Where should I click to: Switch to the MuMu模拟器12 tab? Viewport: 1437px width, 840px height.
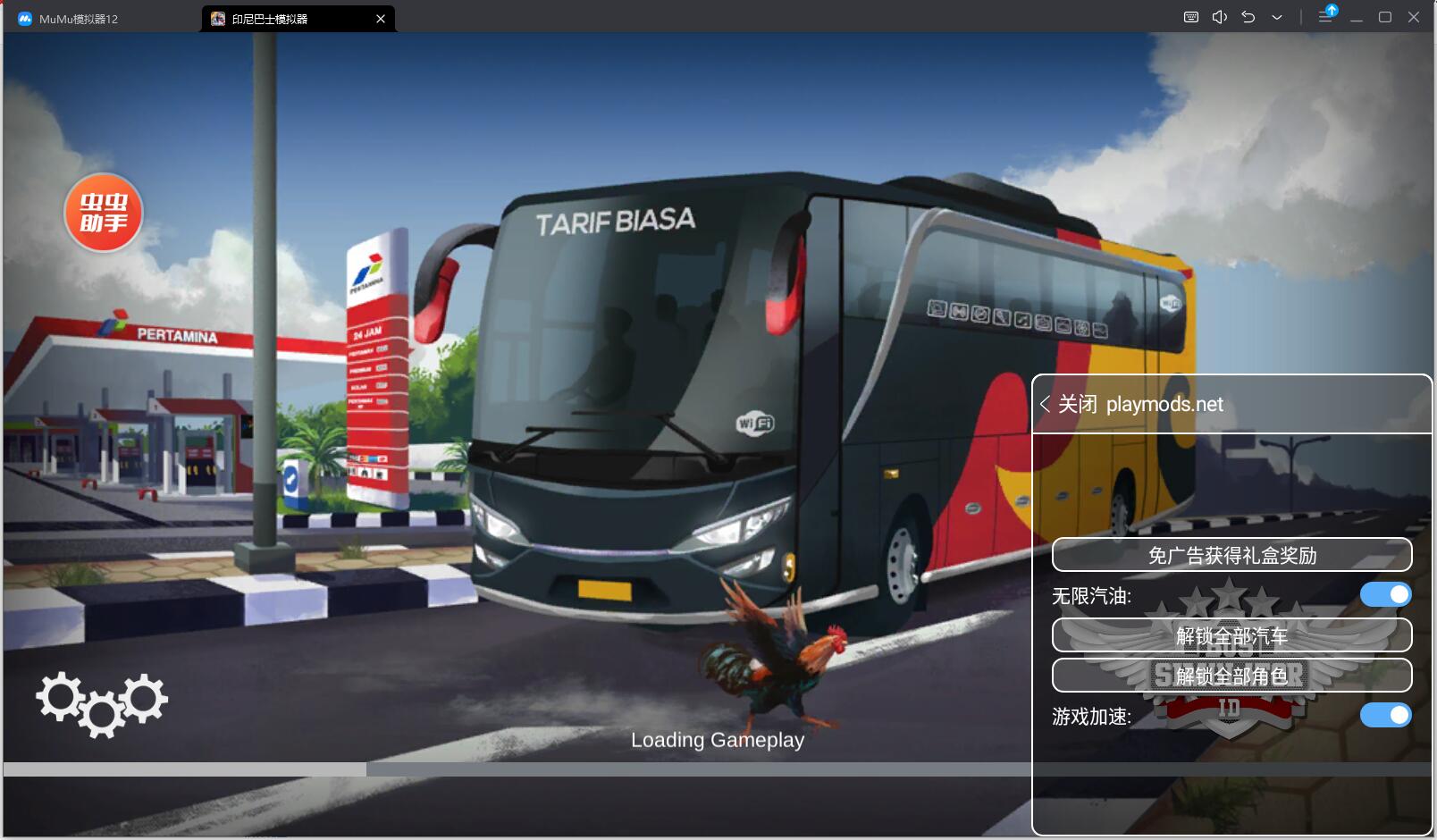coord(79,19)
